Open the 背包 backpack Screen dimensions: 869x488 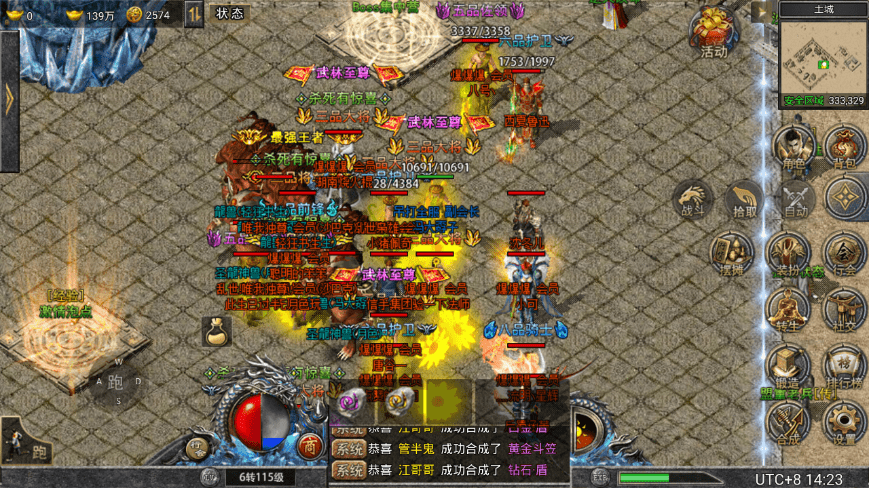tap(845, 147)
